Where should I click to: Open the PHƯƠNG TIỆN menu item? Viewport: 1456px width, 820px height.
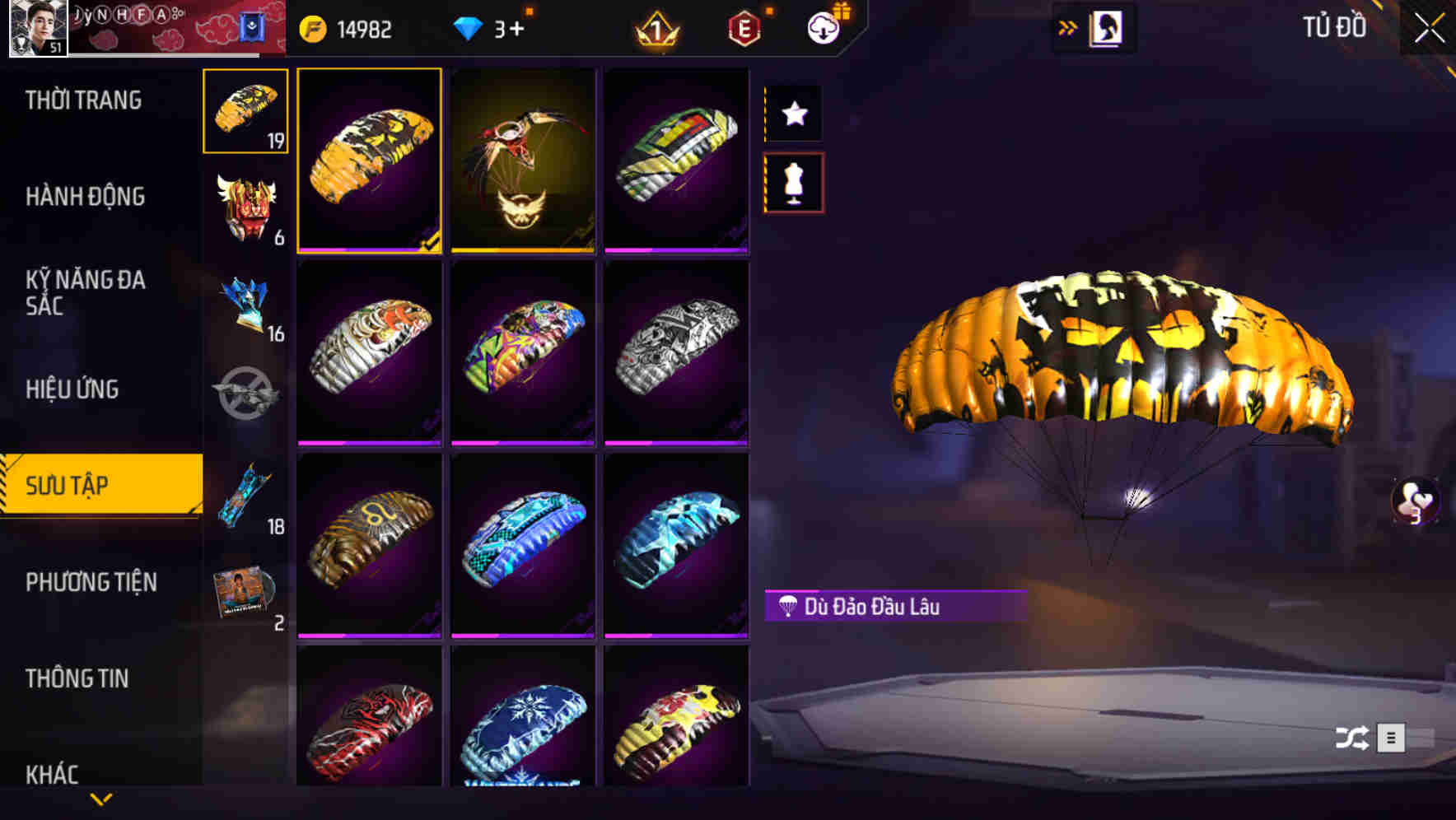click(91, 582)
